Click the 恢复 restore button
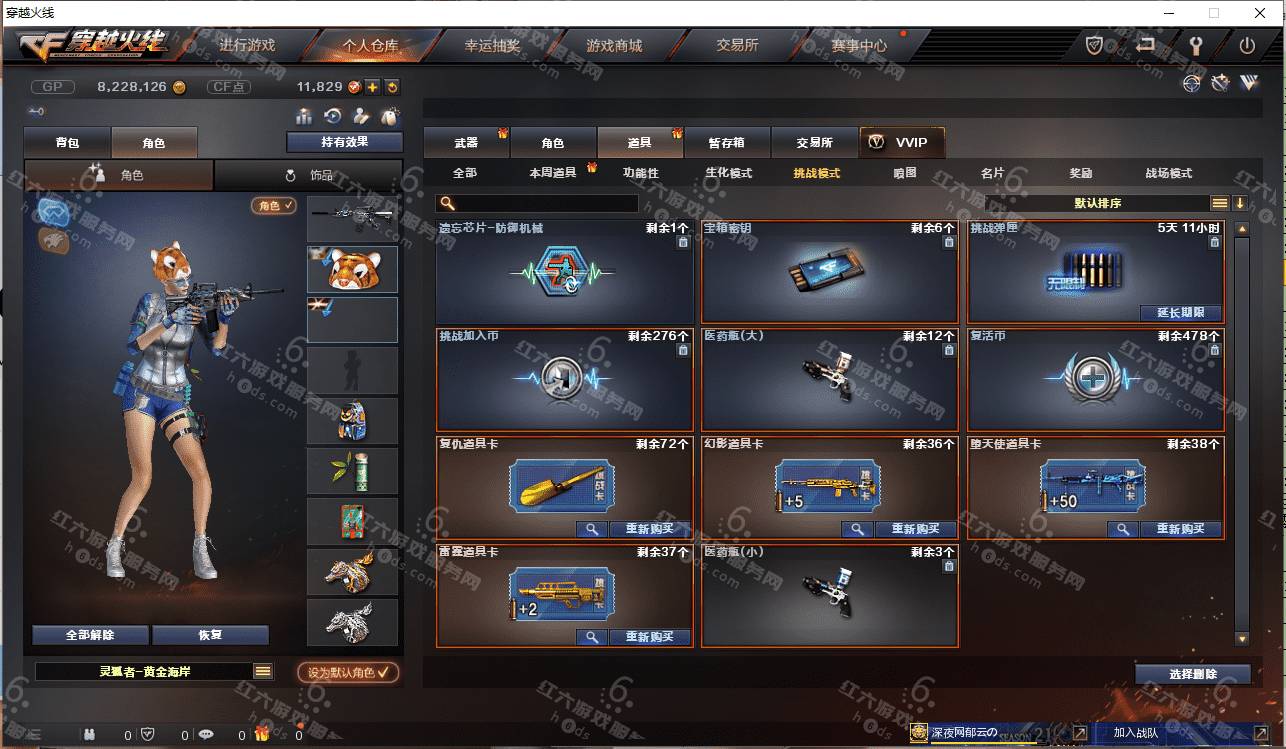This screenshot has width=1286, height=749. (x=210, y=635)
